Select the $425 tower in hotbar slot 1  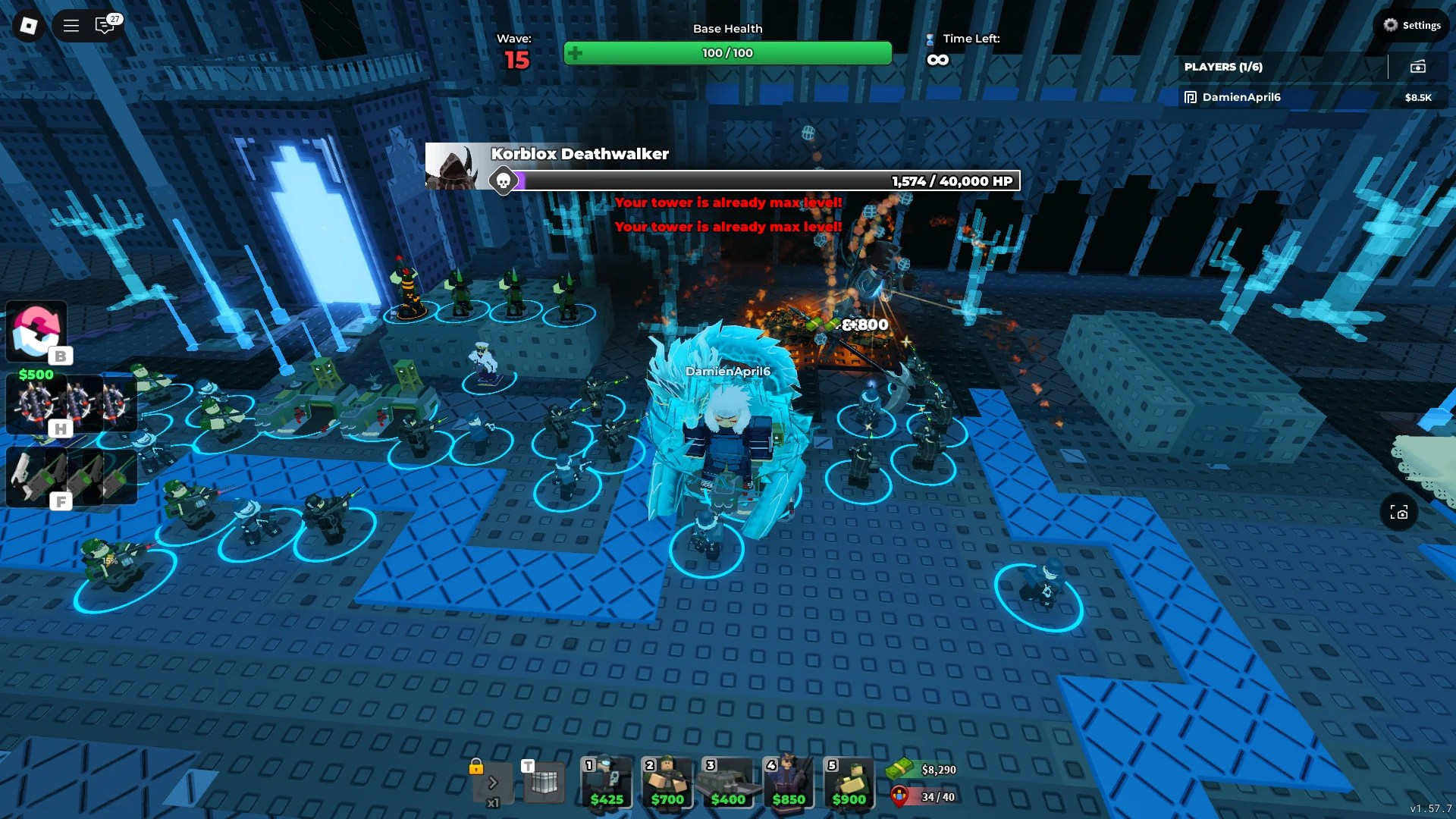point(606,781)
